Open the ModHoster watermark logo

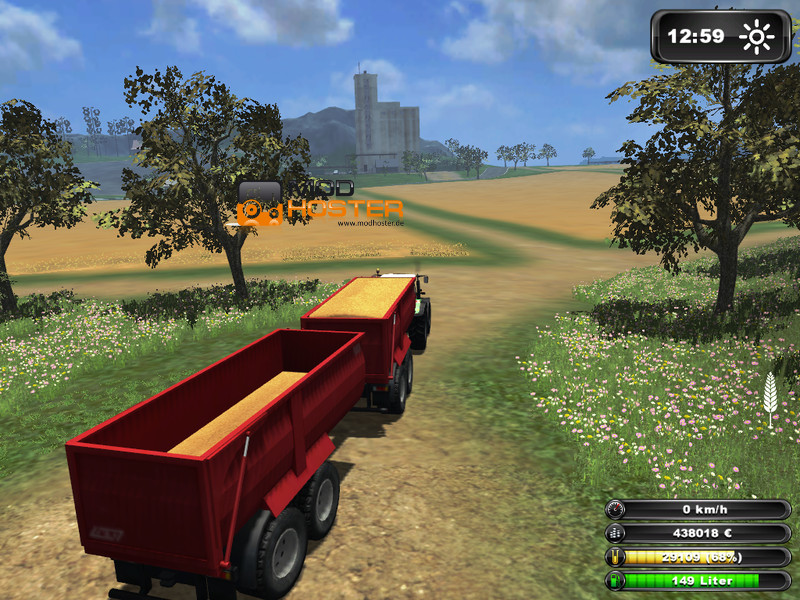[319, 205]
